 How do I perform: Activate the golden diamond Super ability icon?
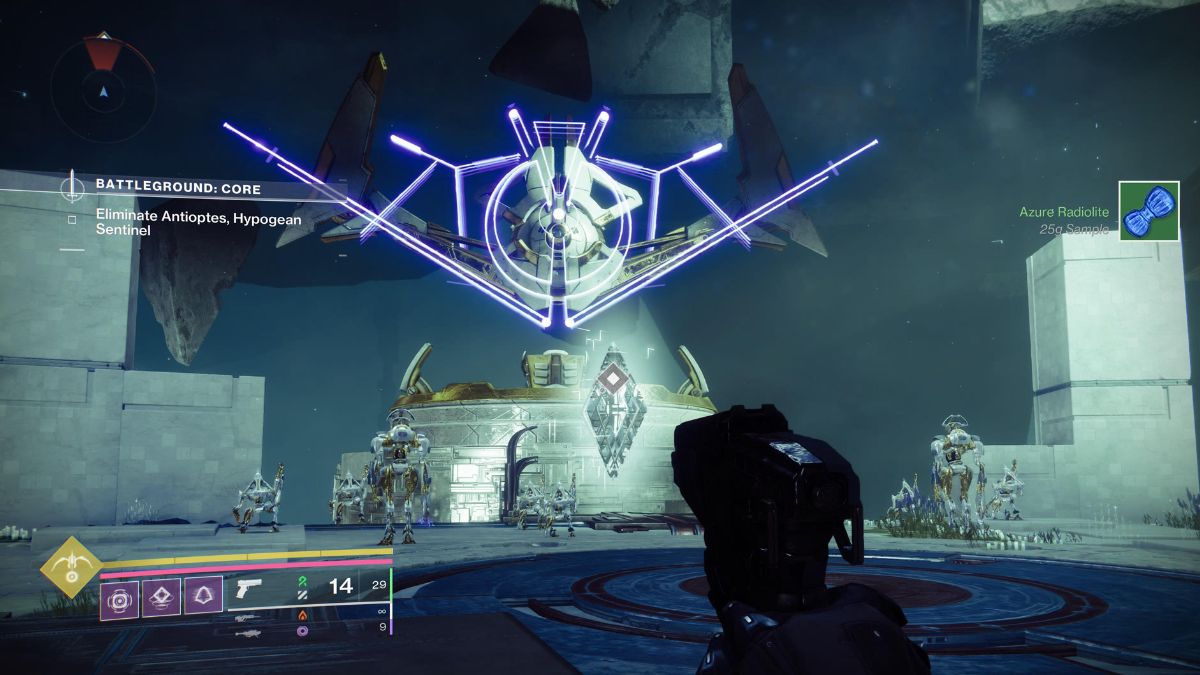click(67, 565)
